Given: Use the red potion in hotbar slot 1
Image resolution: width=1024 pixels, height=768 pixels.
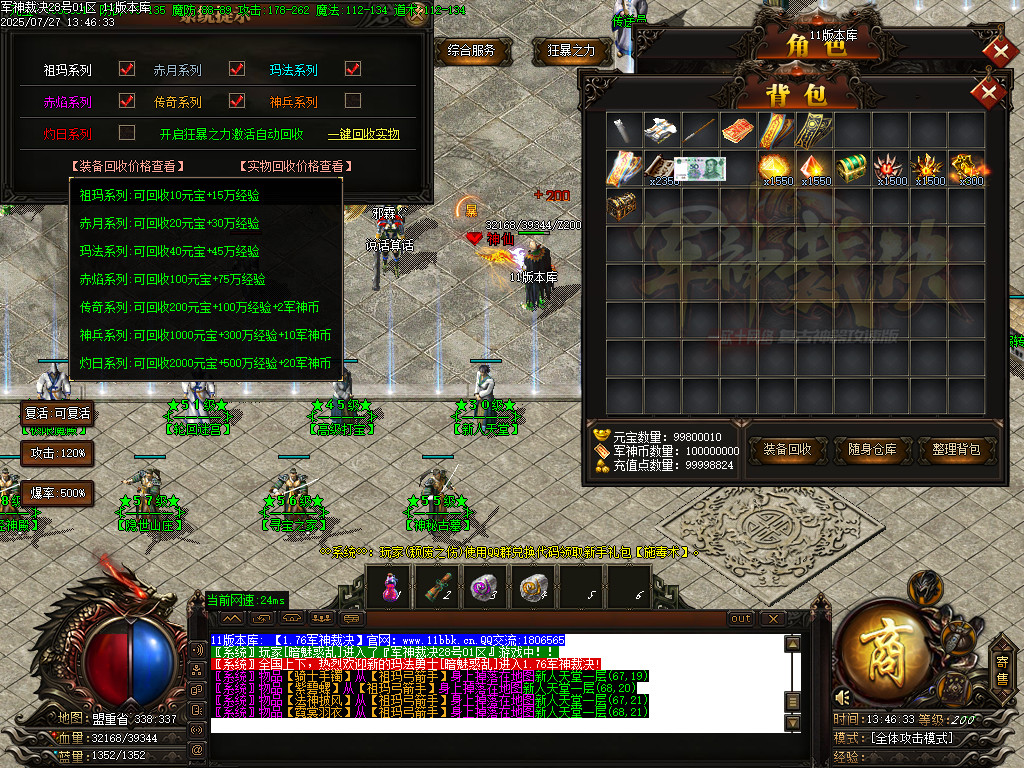Looking at the screenshot, I should coord(391,587).
